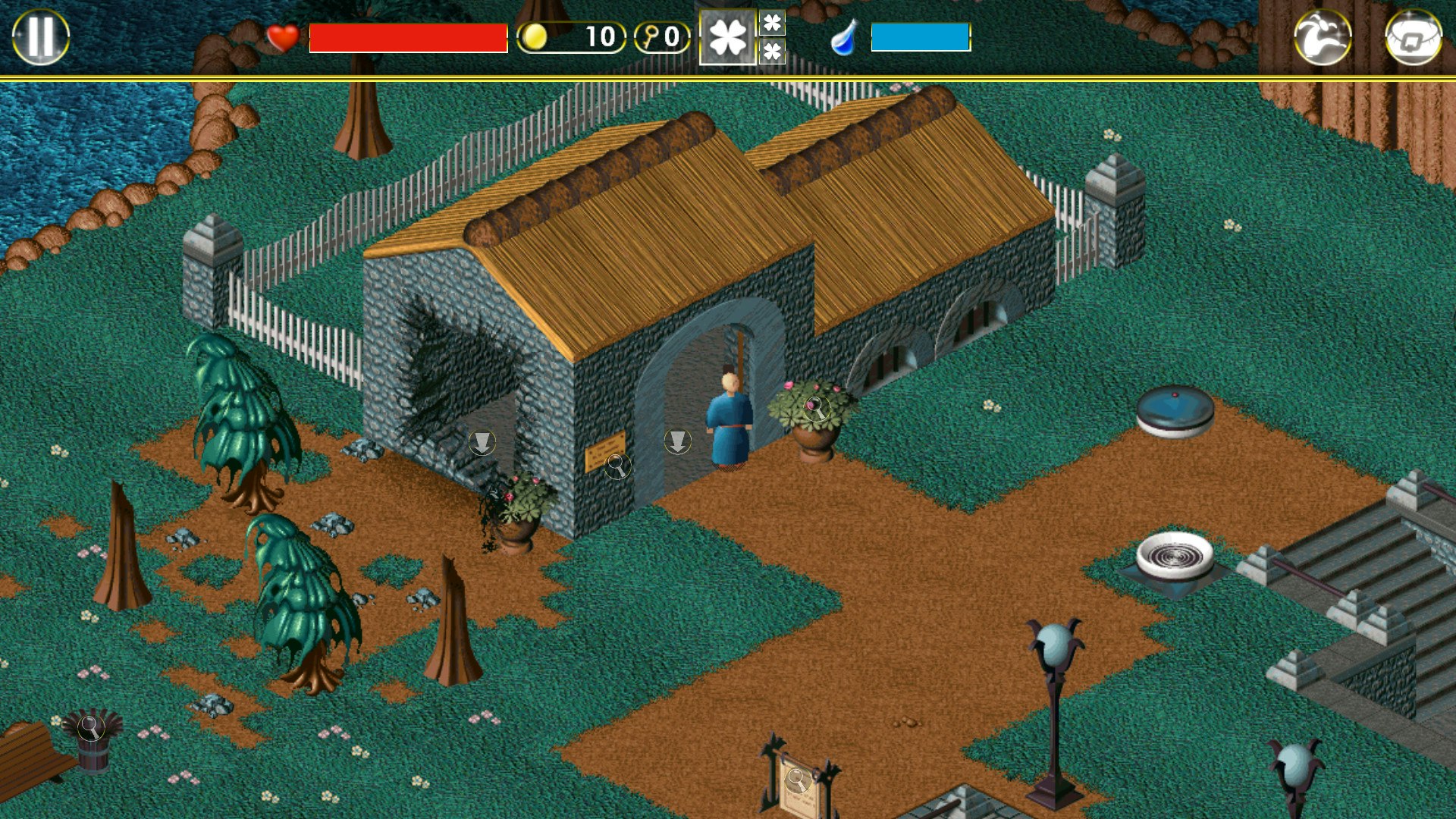Click the blue mana bar
This screenshot has height=819, width=1456.
pyautogui.click(x=920, y=35)
